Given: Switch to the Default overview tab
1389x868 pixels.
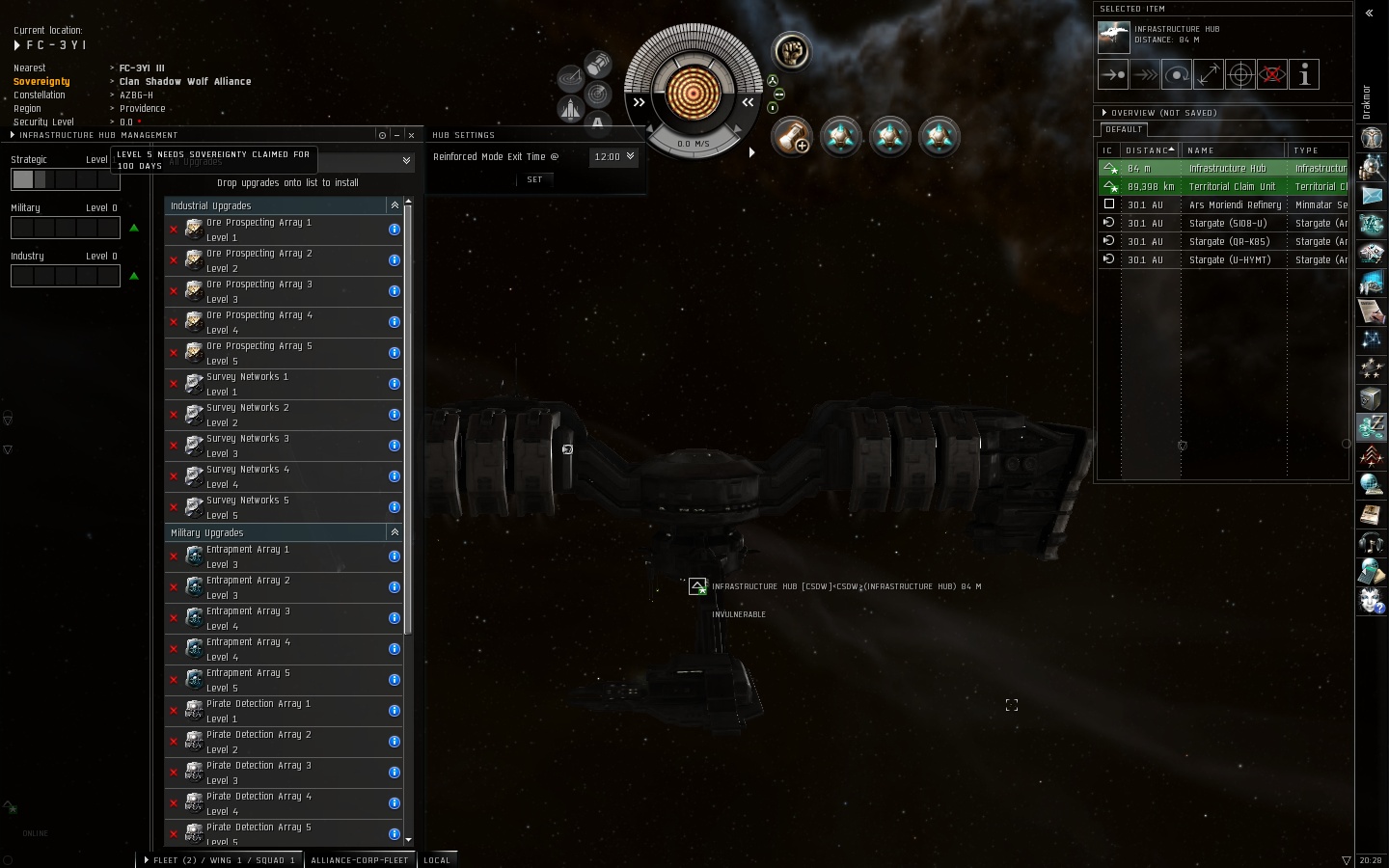Looking at the screenshot, I should click(1124, 129).
